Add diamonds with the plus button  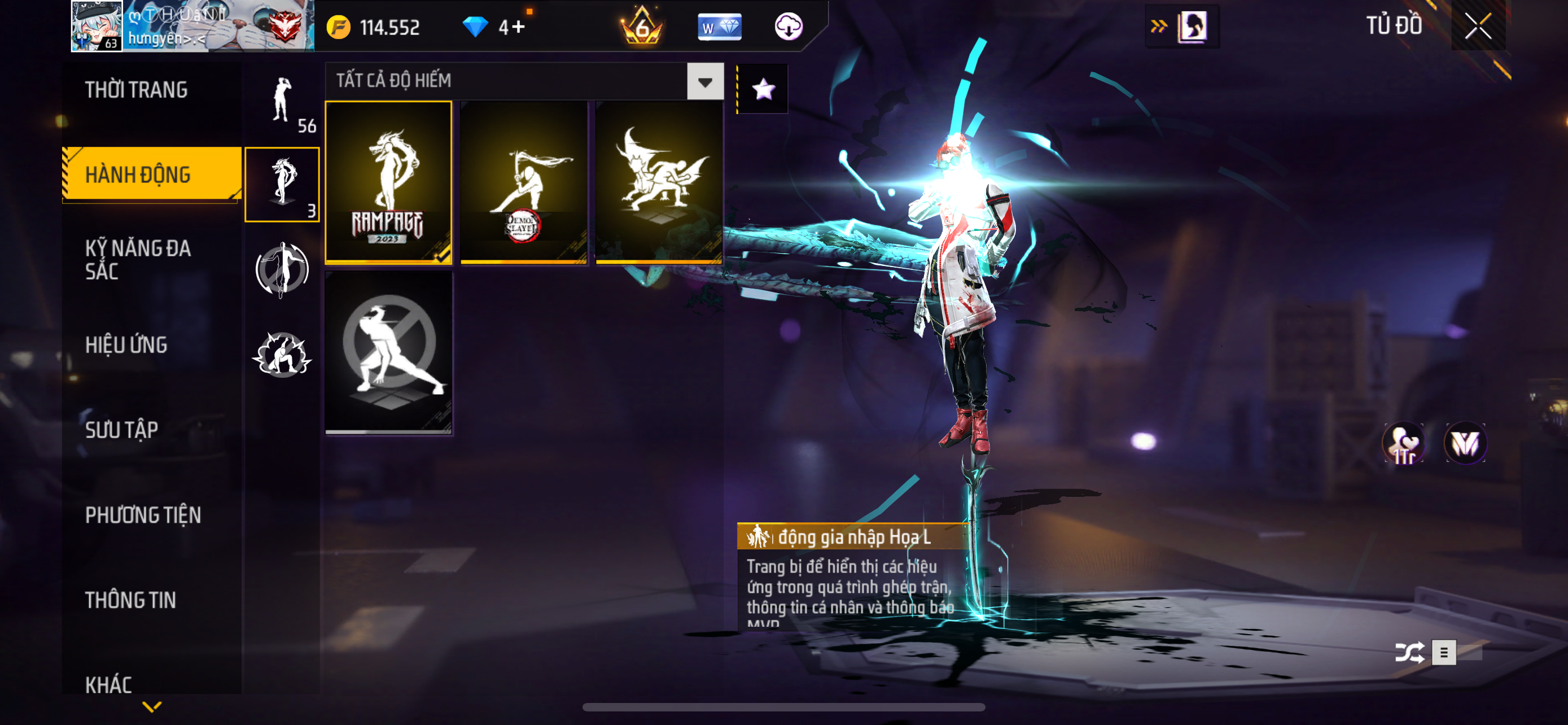tap(519, 27)
